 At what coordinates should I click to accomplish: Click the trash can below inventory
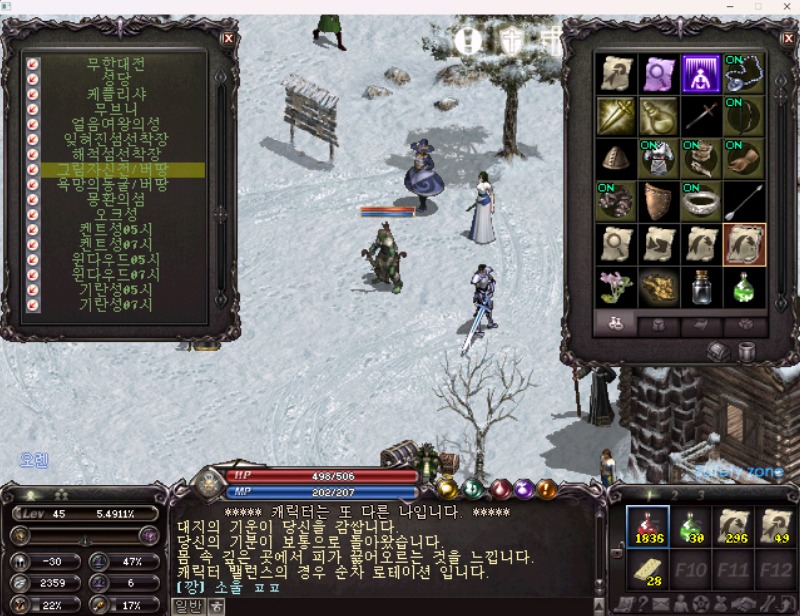point(746,350)
